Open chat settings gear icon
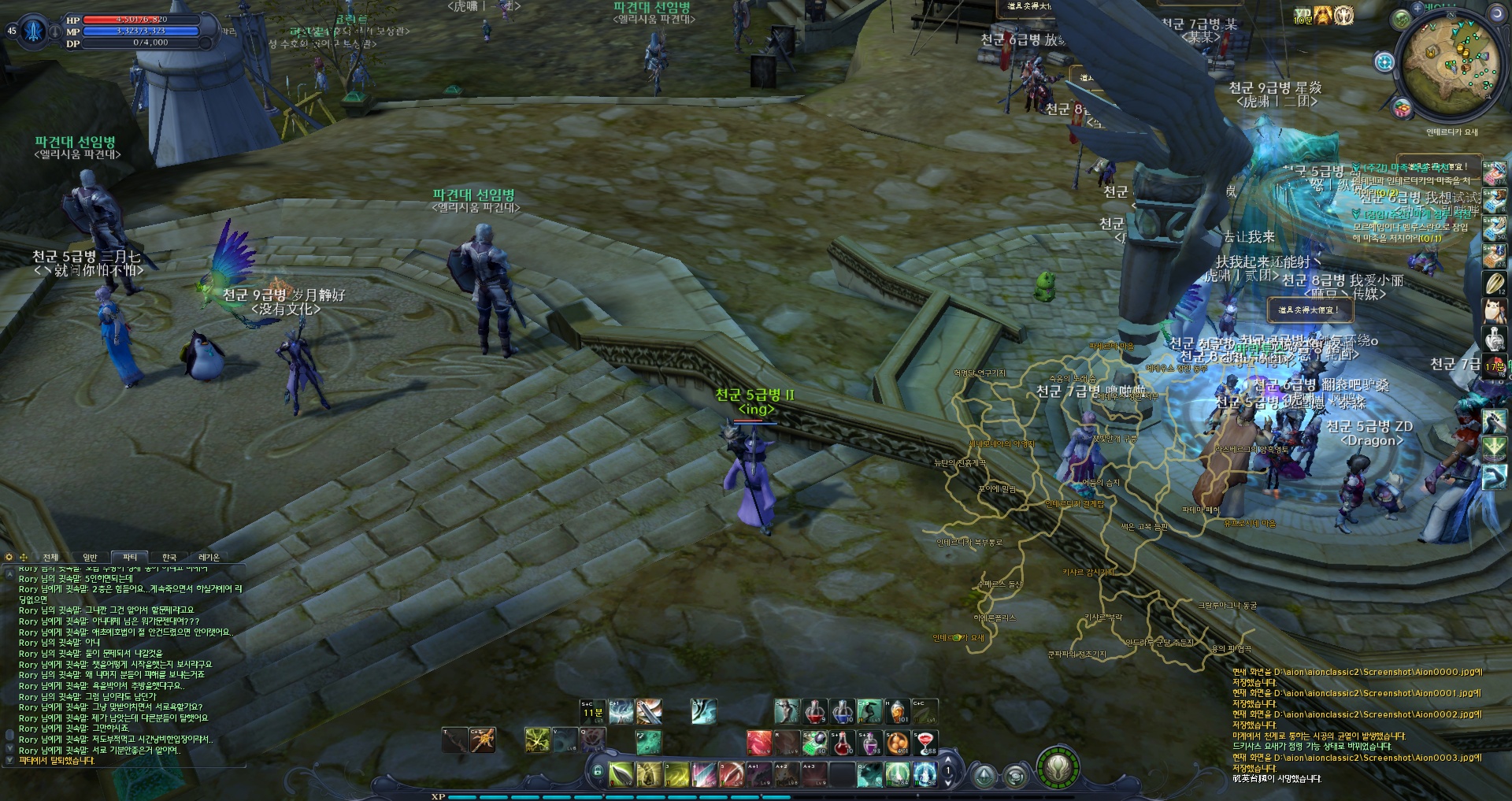This screenshot has height=801, width=1512. [9, 558]
